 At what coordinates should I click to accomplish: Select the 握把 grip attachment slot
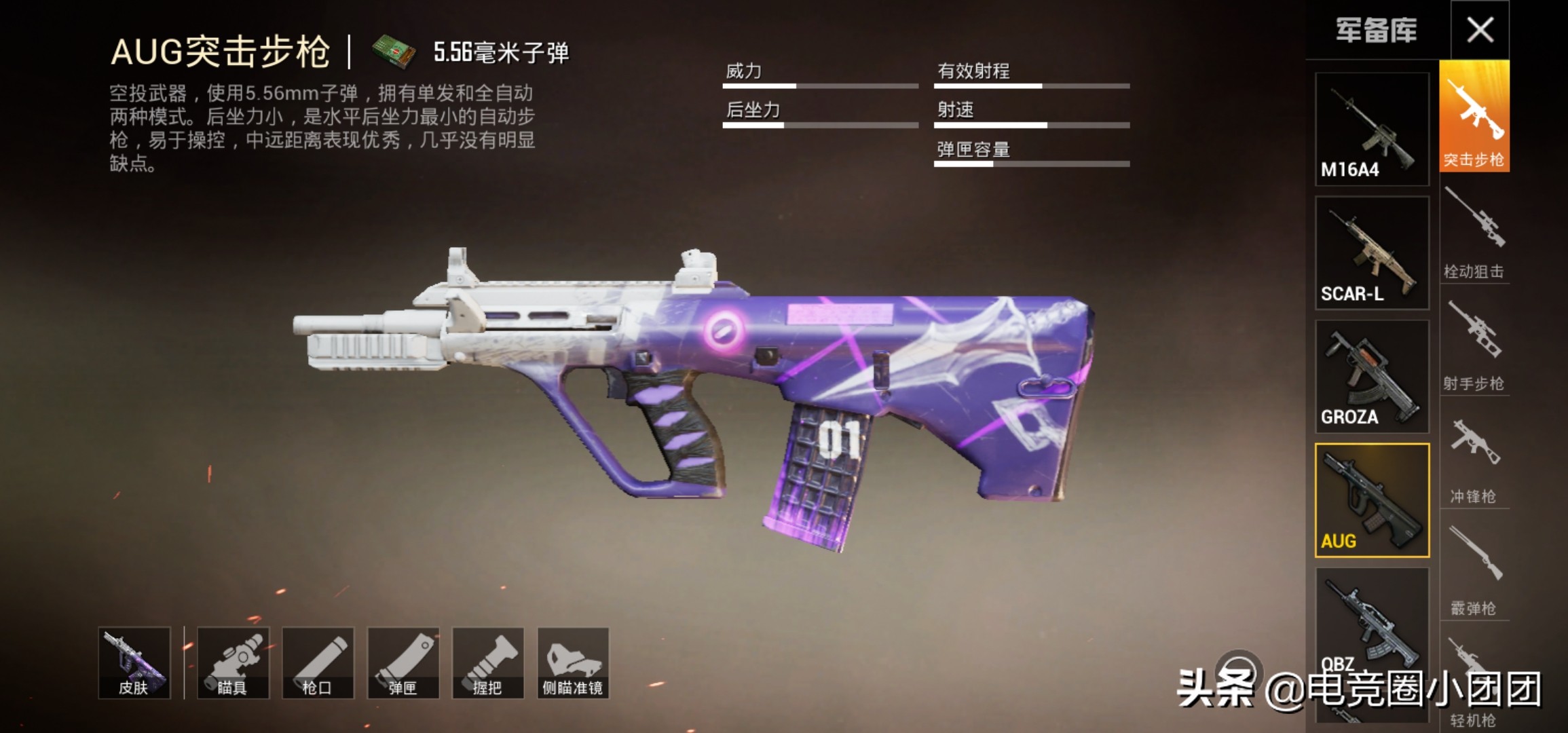coord(488,662)
